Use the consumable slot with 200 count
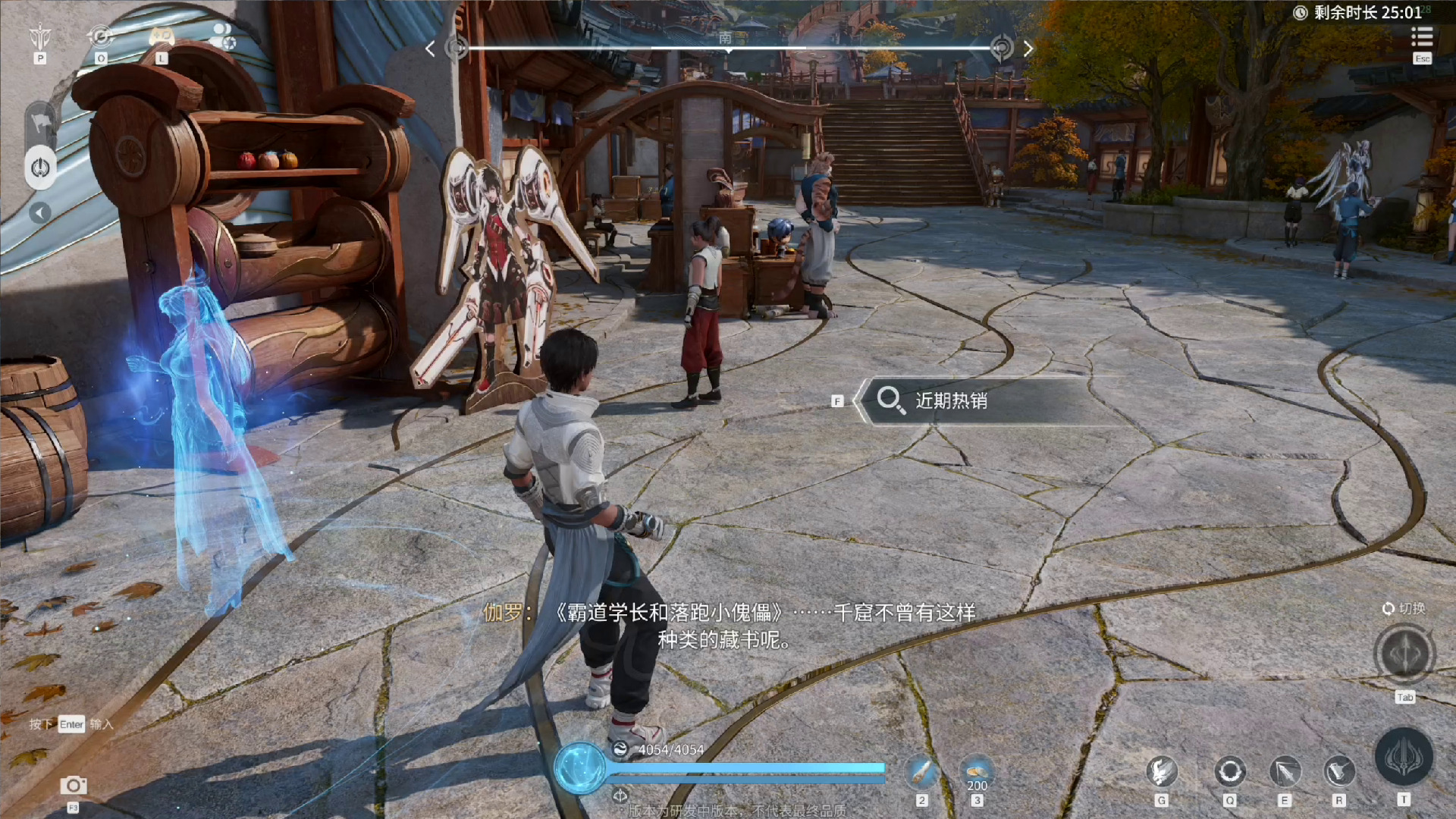 977,771
